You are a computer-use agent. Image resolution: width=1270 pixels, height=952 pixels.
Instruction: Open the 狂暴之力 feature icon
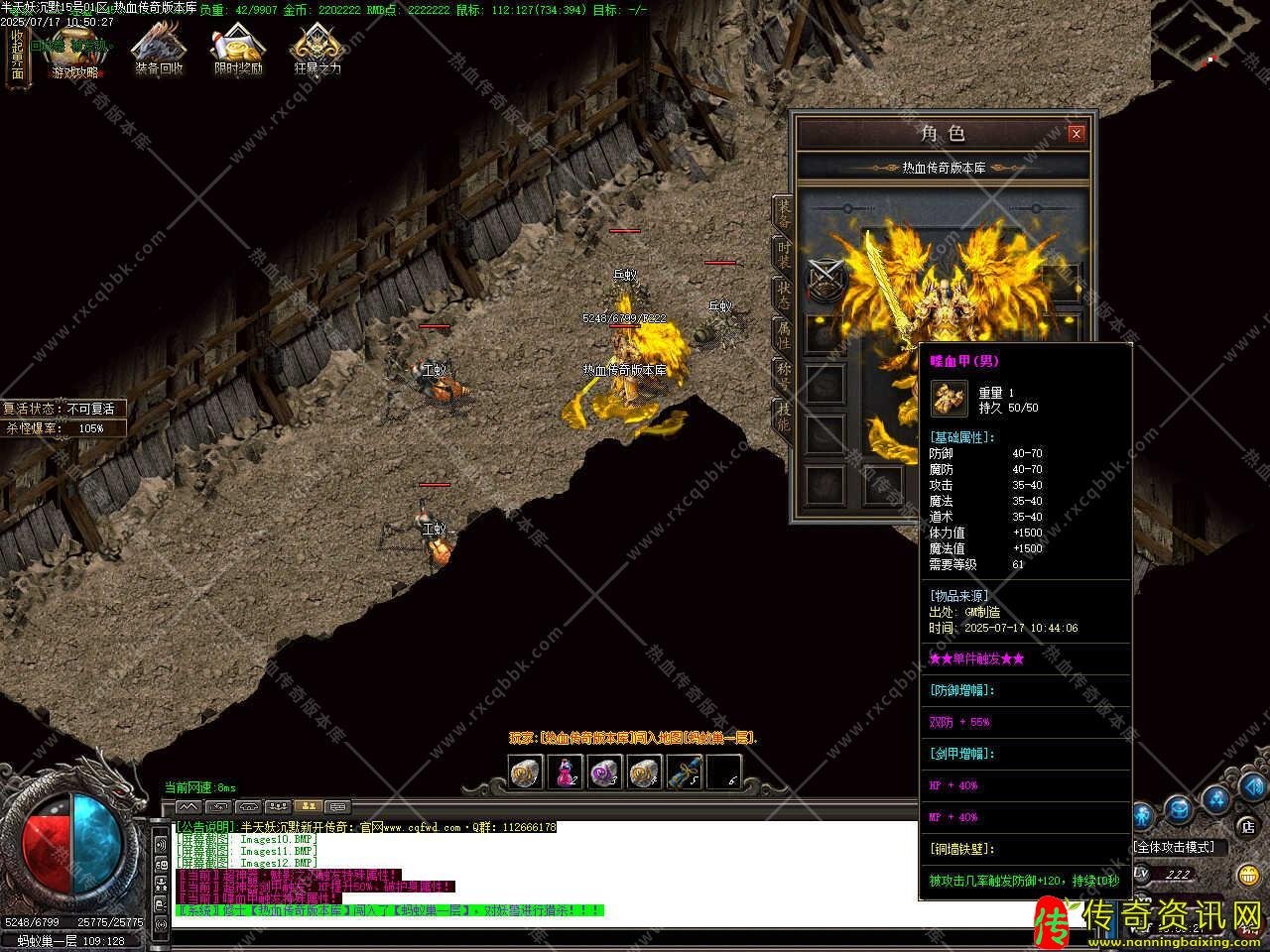[317, 51]
